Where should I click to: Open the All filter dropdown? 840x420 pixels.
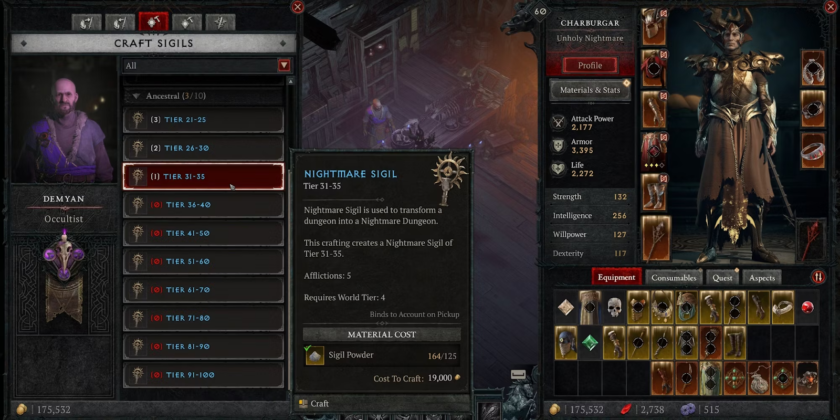pyautogui.click(x=207, y=65)
